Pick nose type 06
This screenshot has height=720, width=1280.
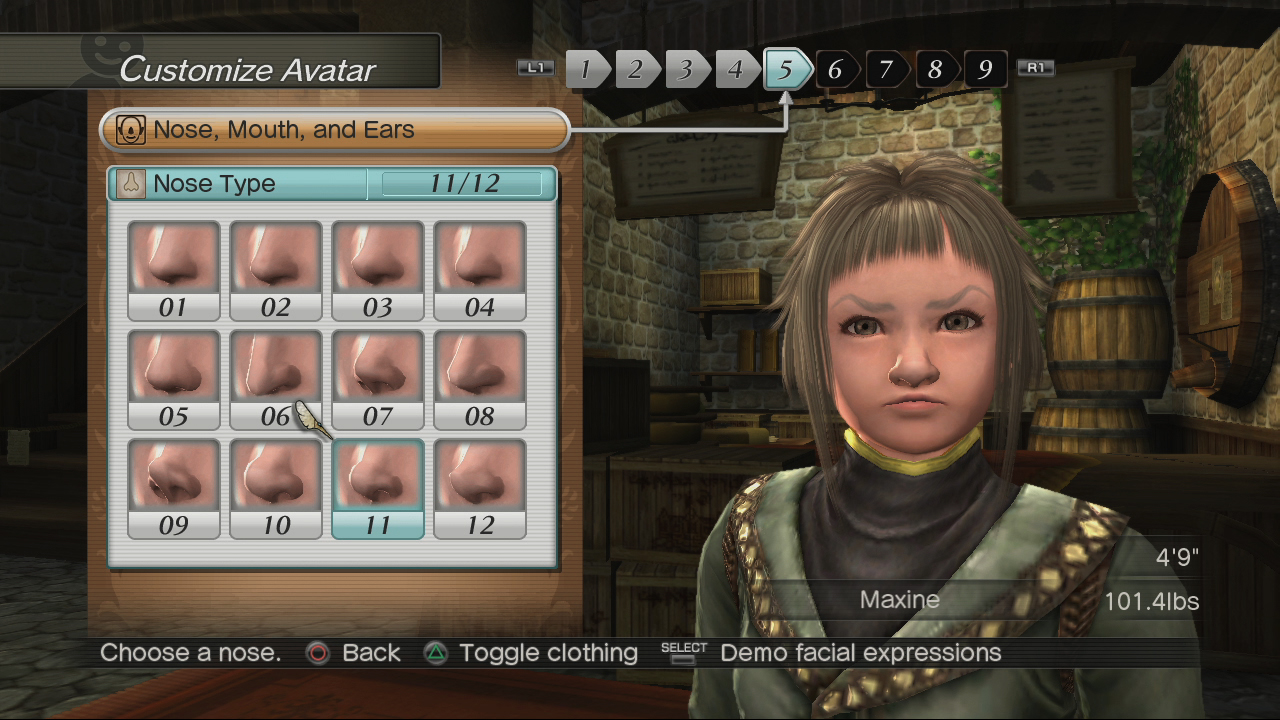tap(276, 380)
